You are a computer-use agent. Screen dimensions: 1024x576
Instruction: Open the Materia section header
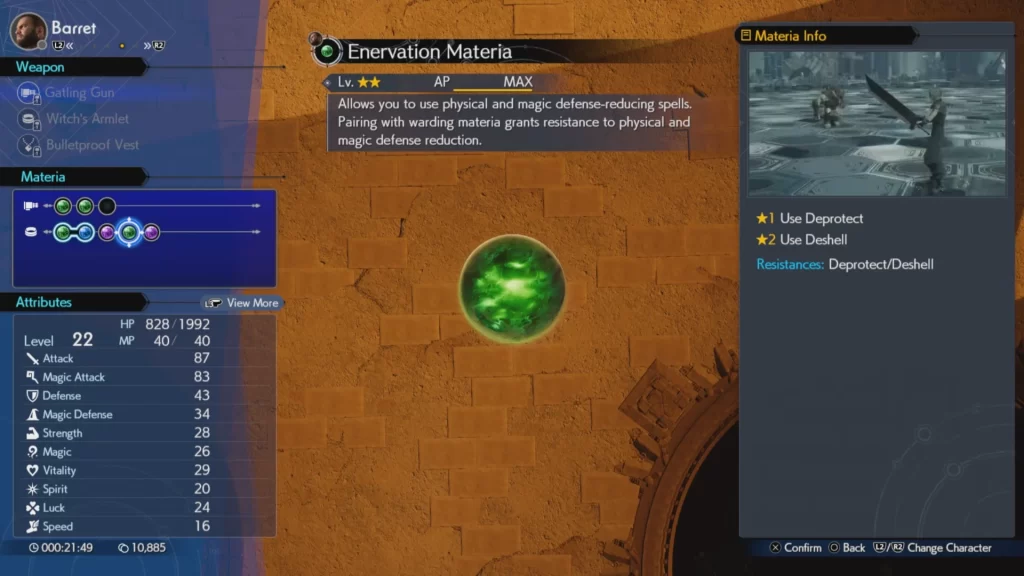[x=43, y=177]
